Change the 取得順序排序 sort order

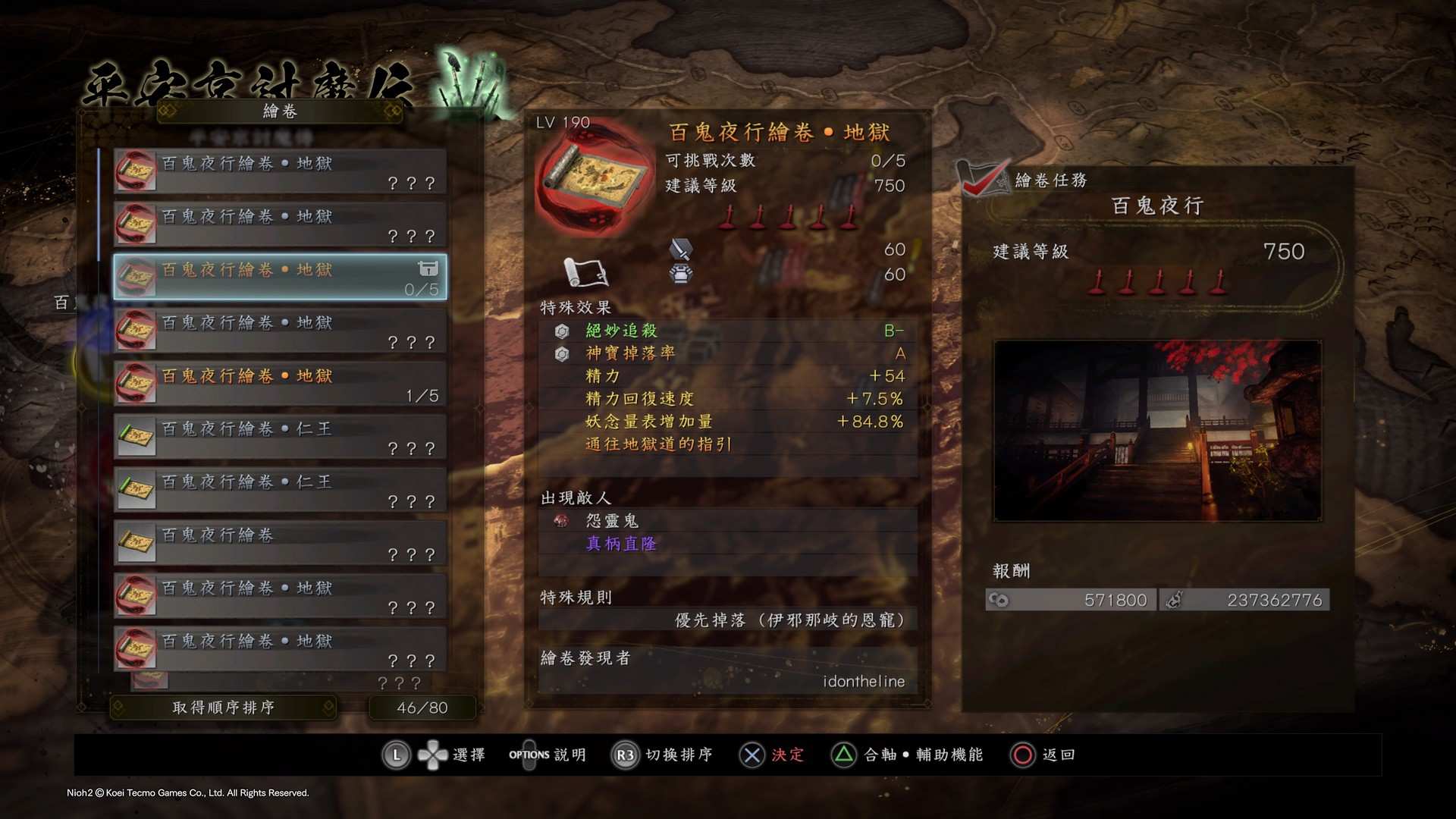click(223, 708)
